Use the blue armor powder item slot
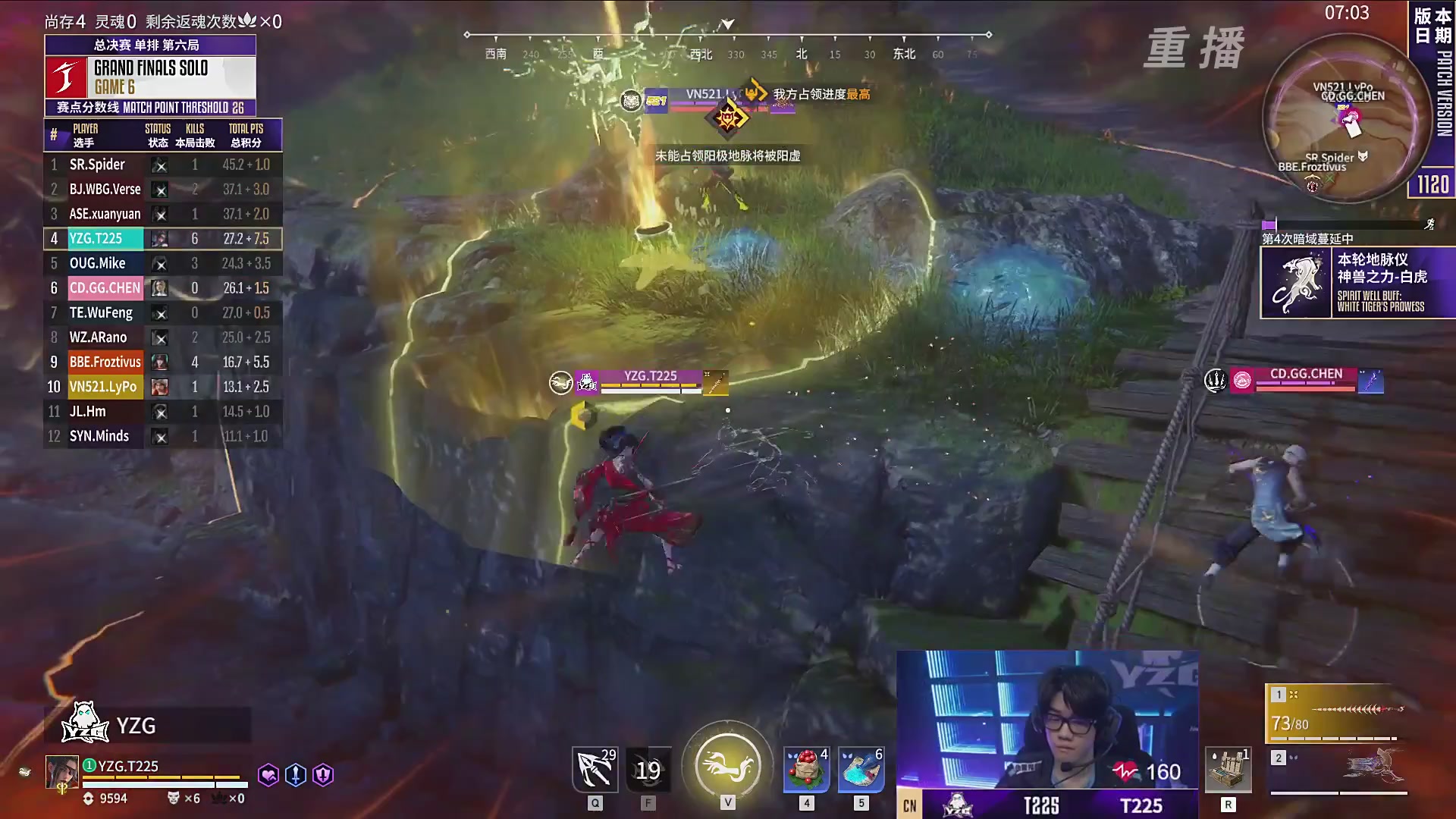The width and height of the screenshot is (1456, 819). (x=861, y=770)
